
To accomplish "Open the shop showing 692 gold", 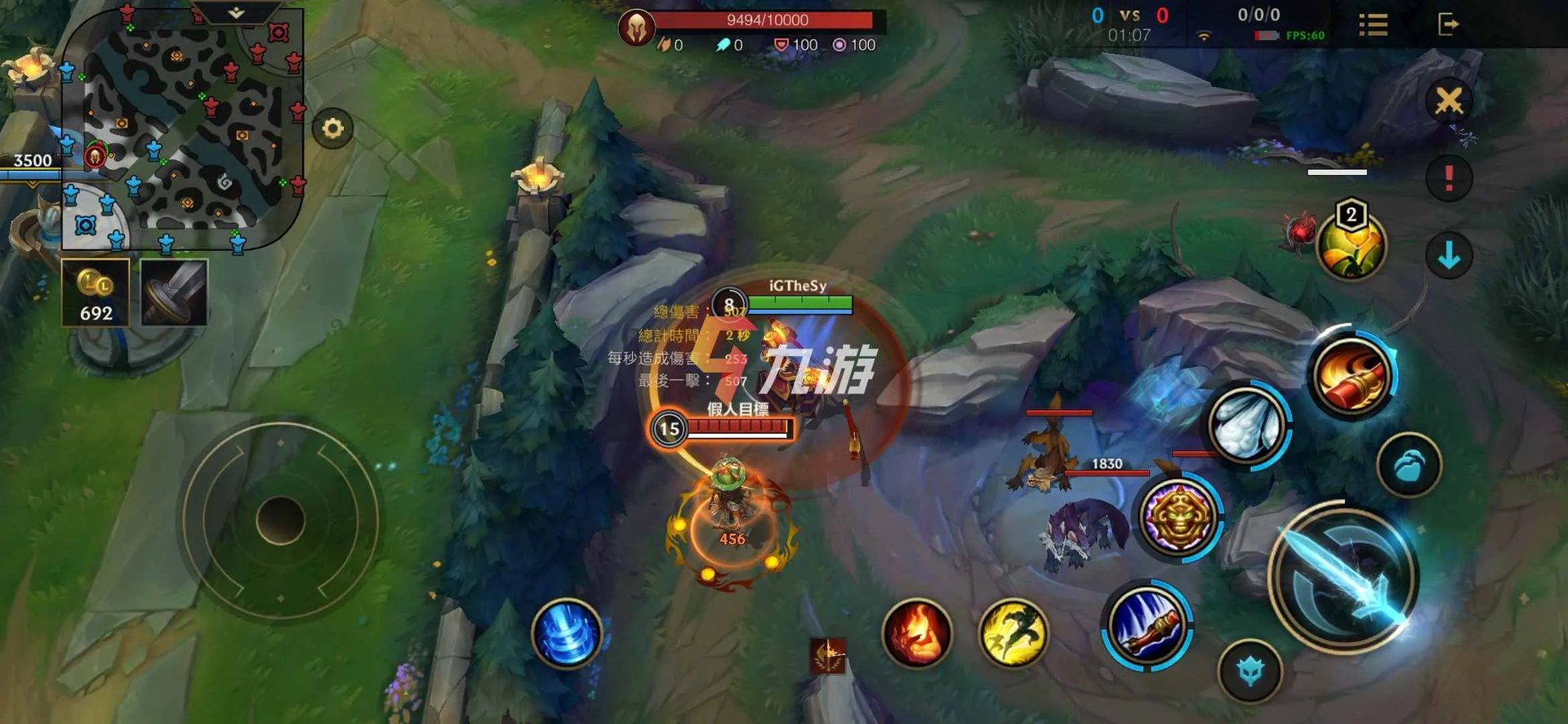I will 96,293.
